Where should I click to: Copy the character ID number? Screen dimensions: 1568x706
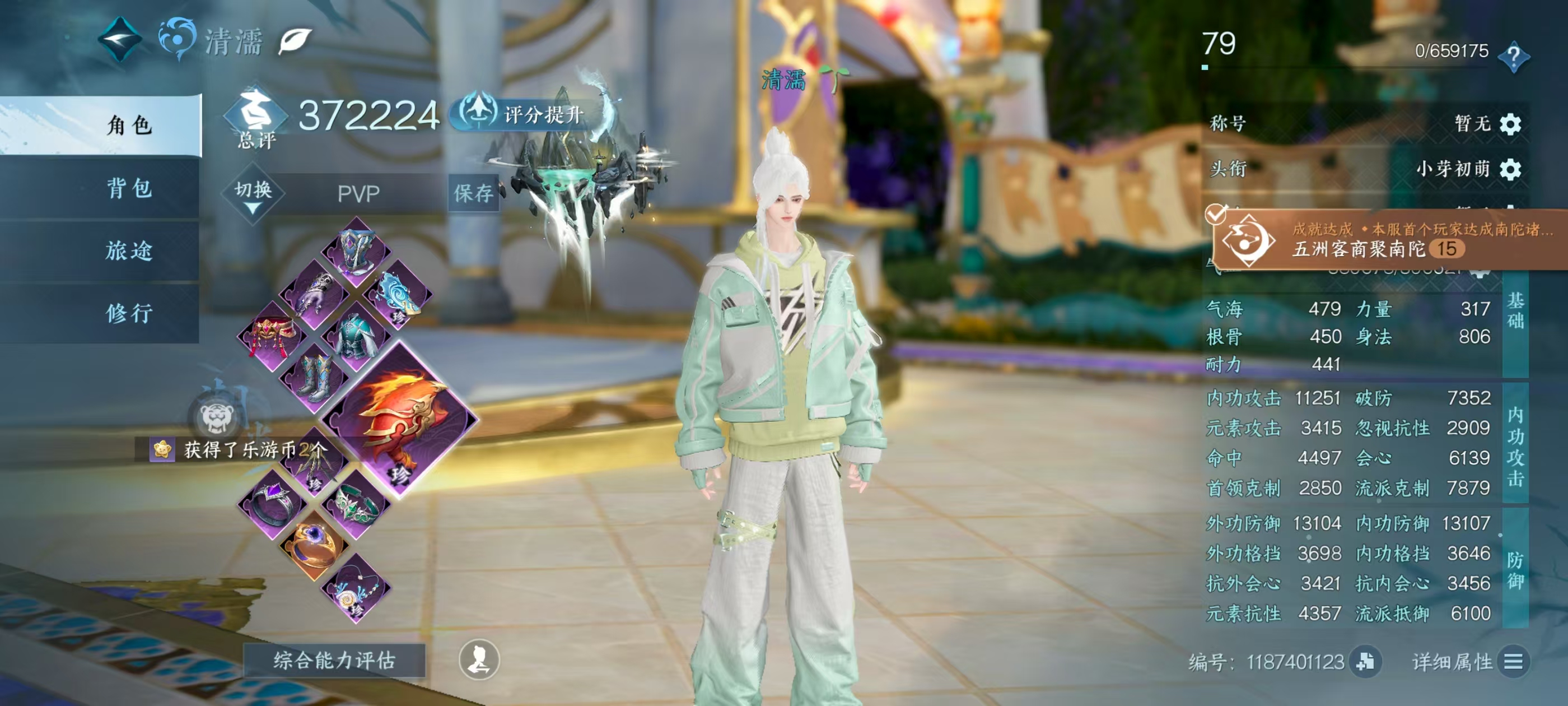coord(1365,662)
